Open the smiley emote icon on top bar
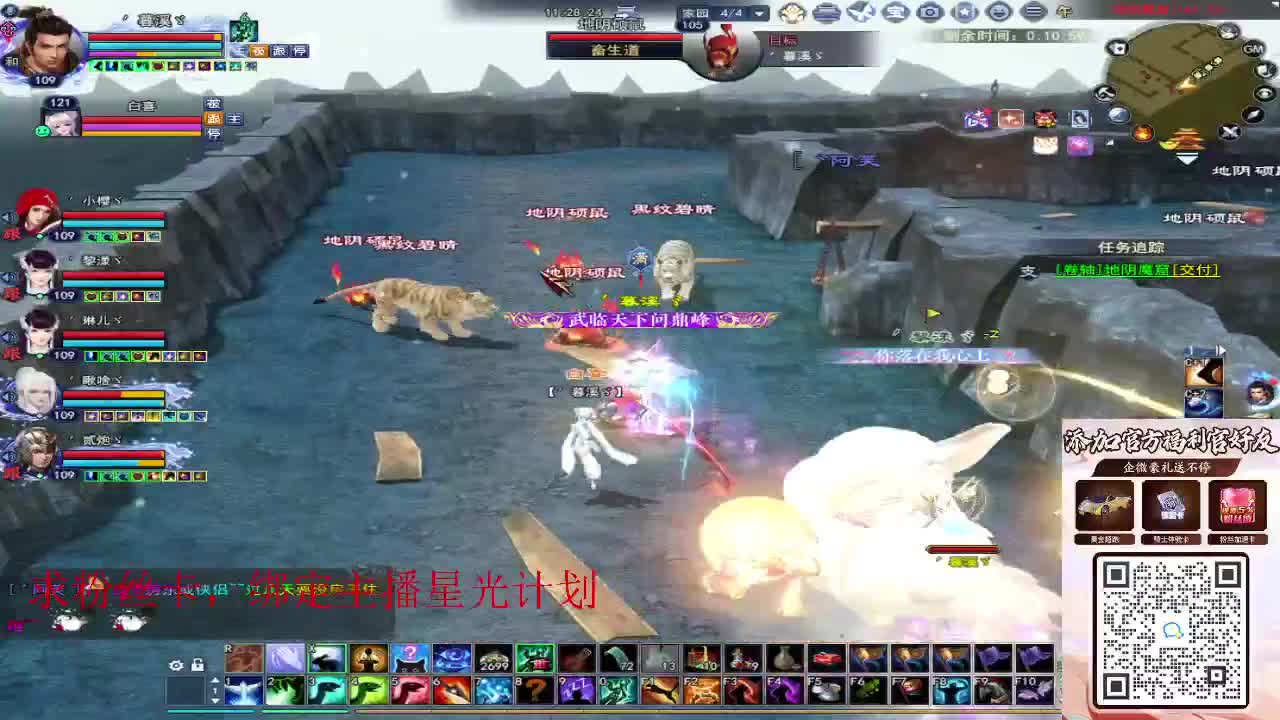This screenshot has width=1280, height=720. (998, 13)
